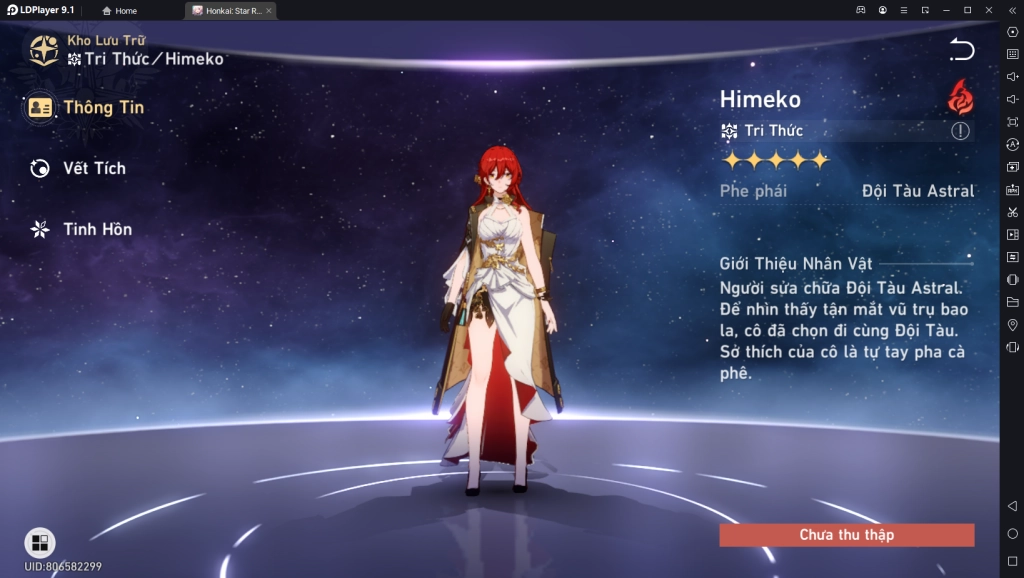Select the Tinh Hồn tab

82,229
